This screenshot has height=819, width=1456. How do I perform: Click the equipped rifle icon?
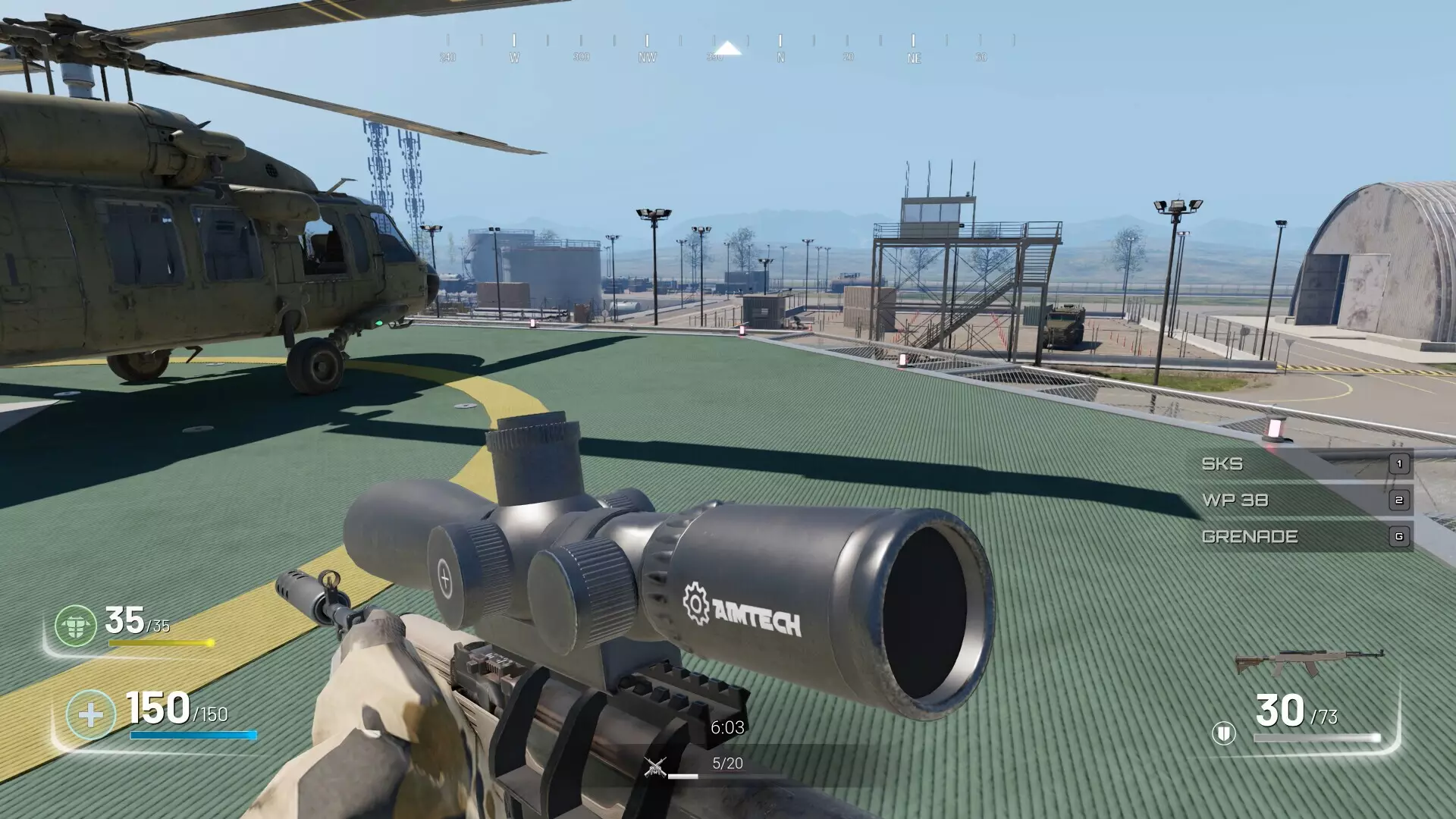(1309, 663)
